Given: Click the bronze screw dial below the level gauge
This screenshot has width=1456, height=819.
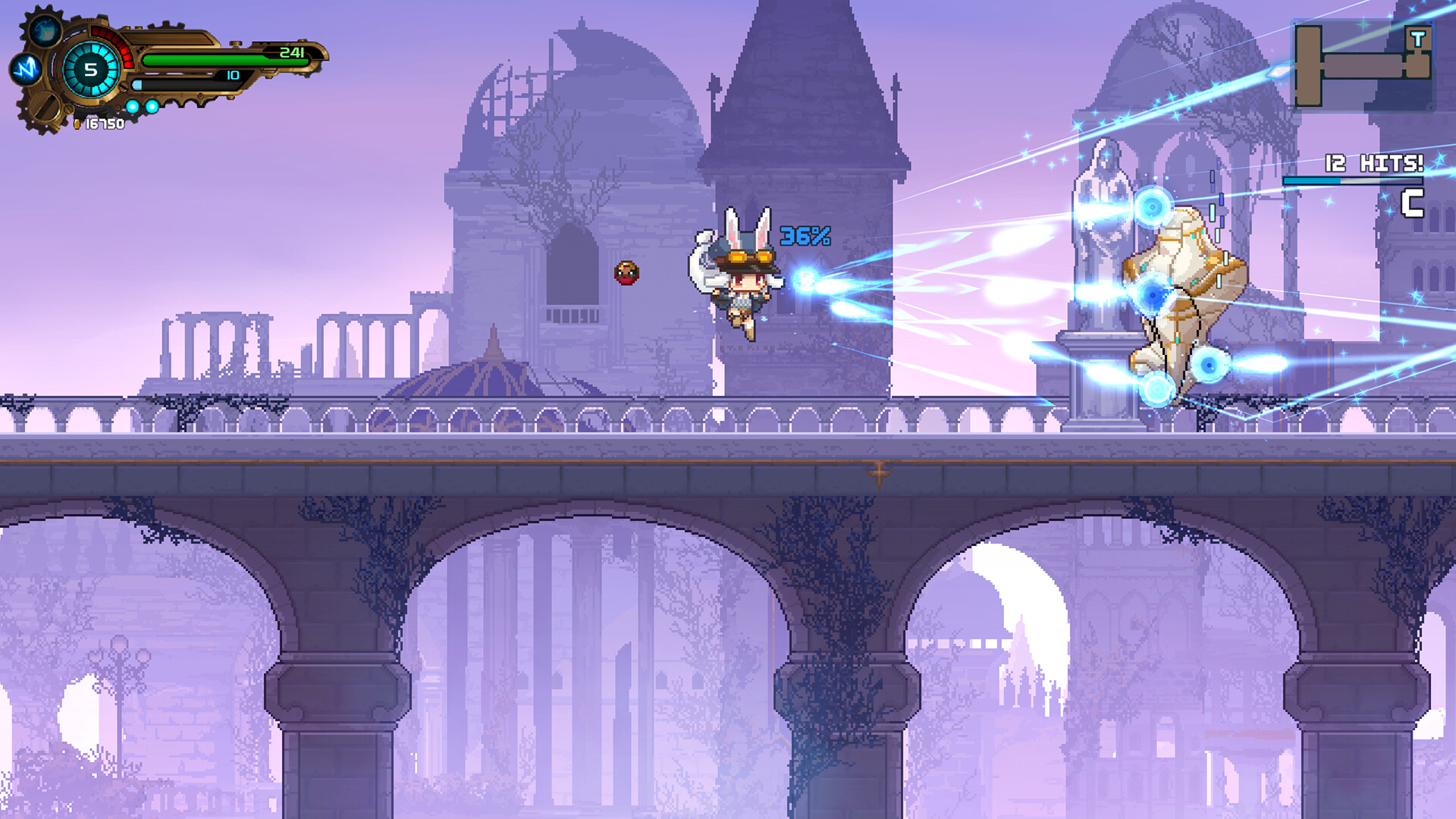Looking at the screenshot, I should point(44,108).
